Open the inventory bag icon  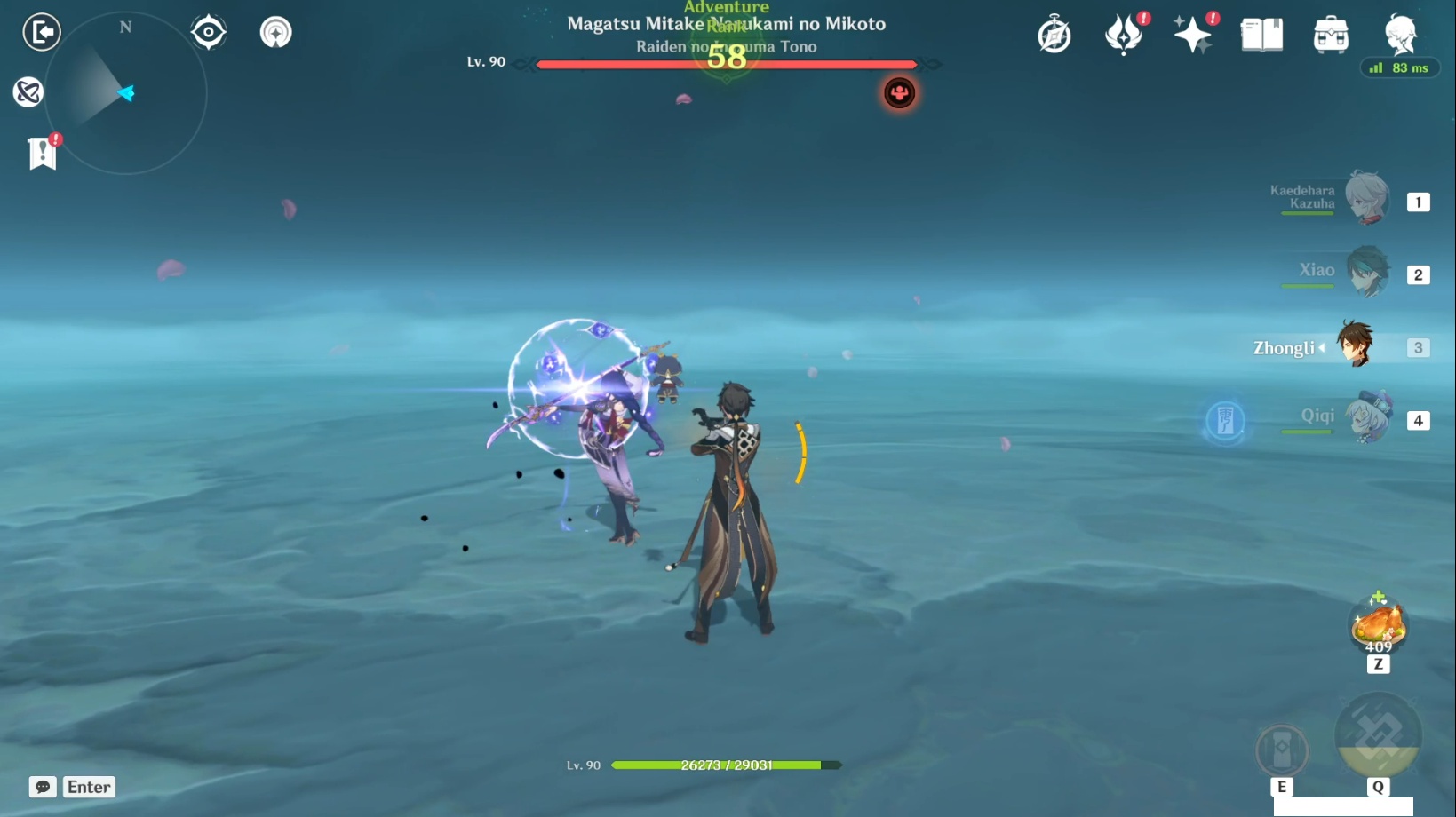(1330, 34)
